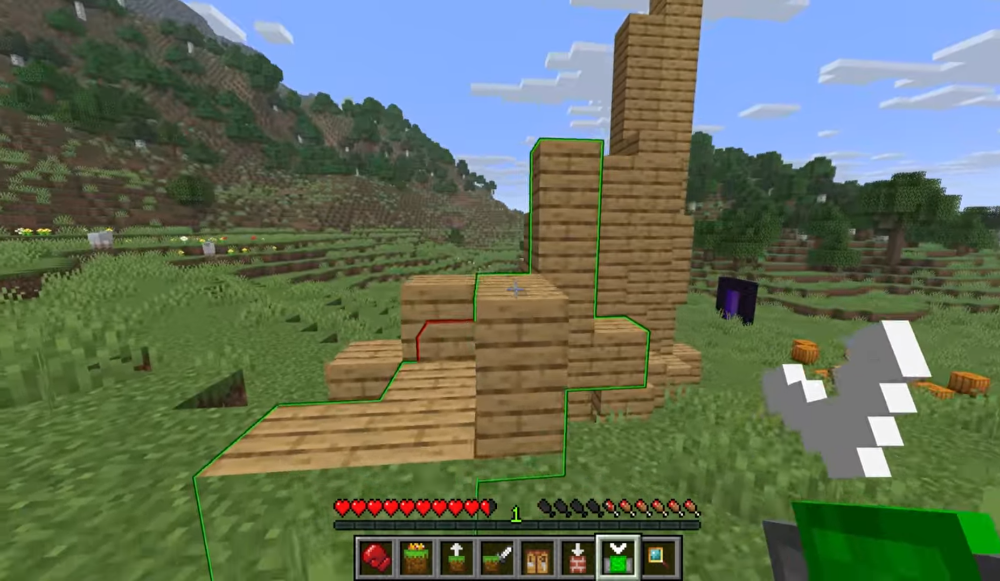Select the red boxing glove hotbar slot
This screenshot has width=1000, height=581.
pyautogui.click(x=375, y=556)
